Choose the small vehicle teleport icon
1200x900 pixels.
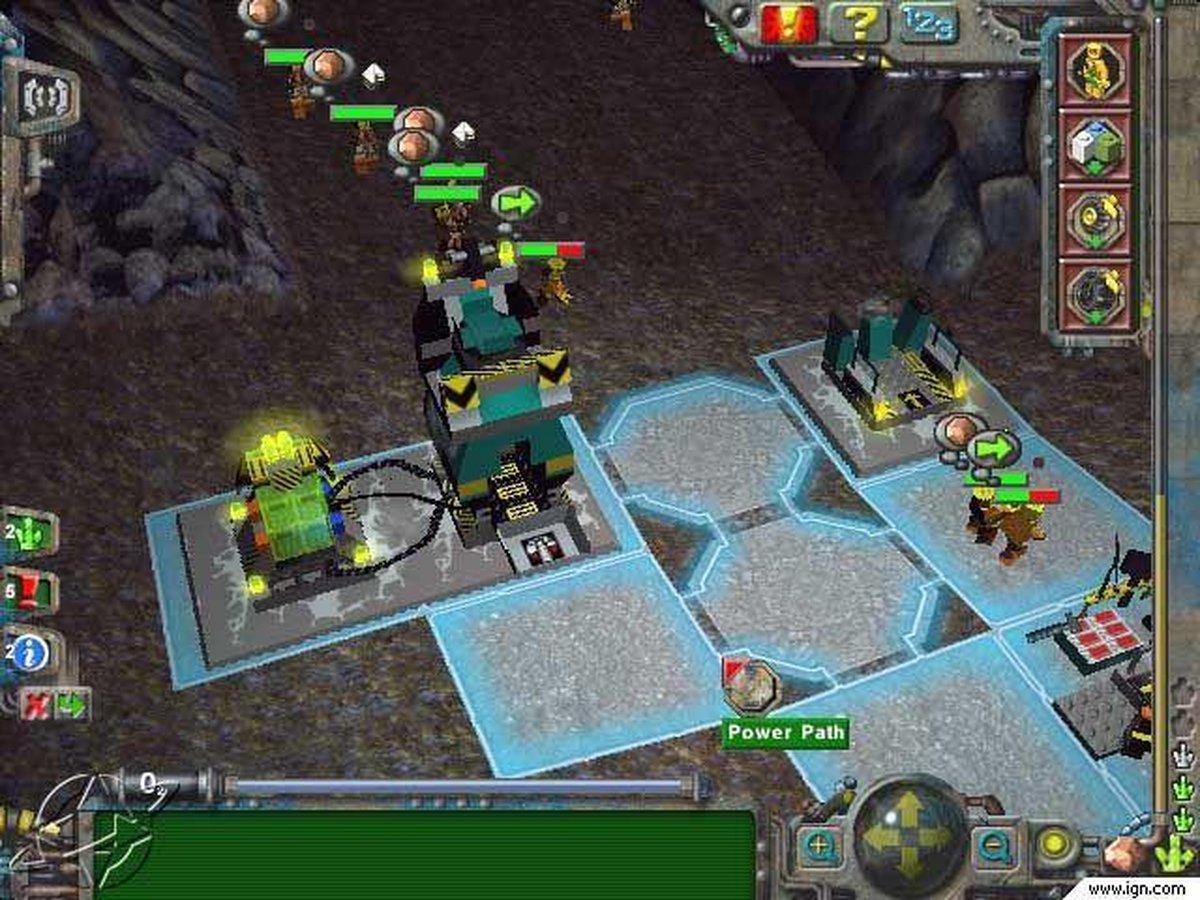[1095, 220]
